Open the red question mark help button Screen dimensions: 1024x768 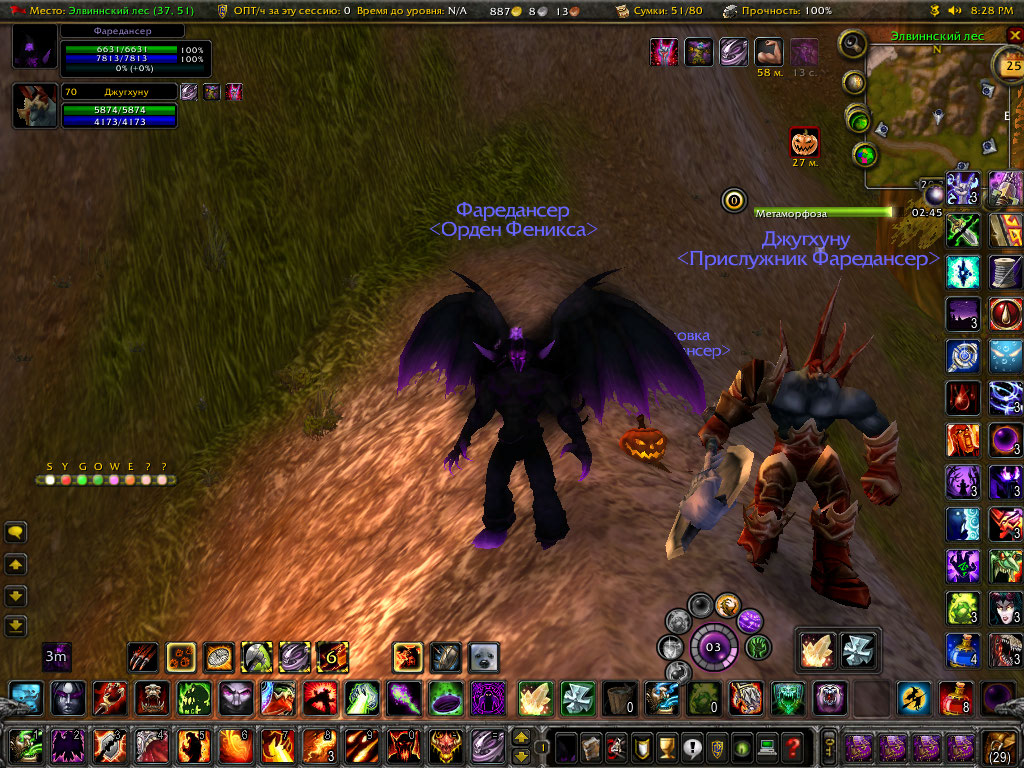point(793,746)
